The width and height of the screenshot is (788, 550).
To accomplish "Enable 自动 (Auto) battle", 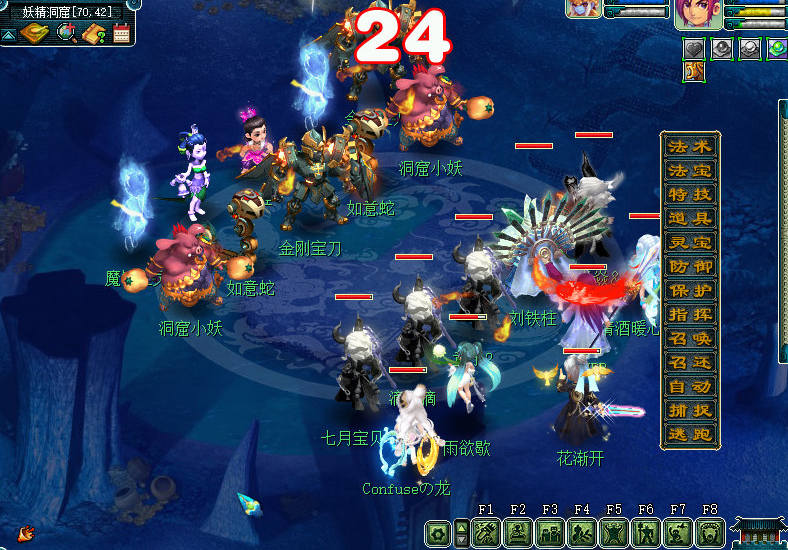I will [x=689, y=386].
